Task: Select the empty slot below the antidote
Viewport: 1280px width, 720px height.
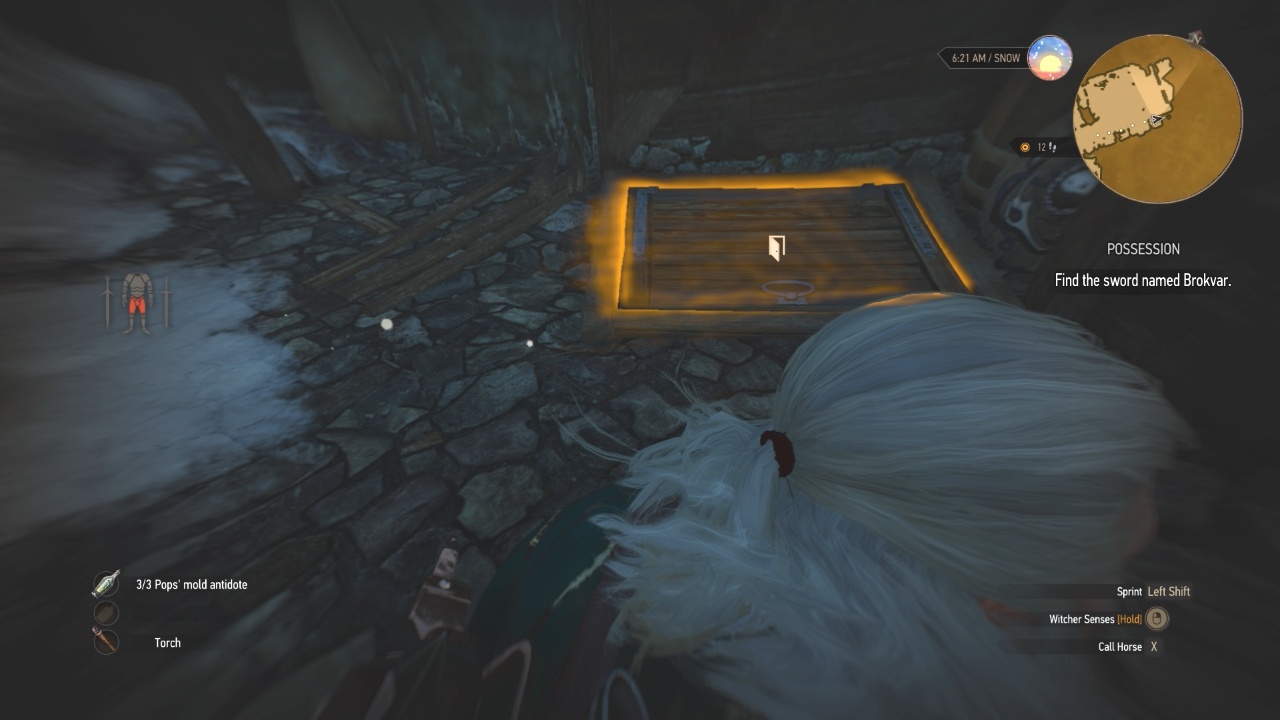Action: [106, 613]
